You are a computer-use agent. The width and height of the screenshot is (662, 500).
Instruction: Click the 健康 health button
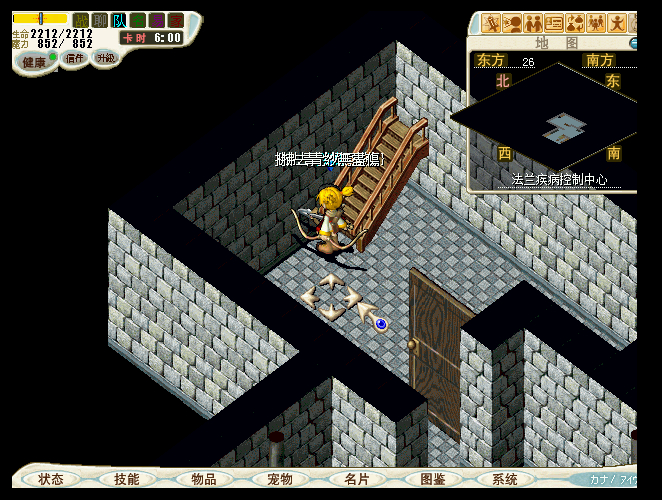(x=34, y=62)
